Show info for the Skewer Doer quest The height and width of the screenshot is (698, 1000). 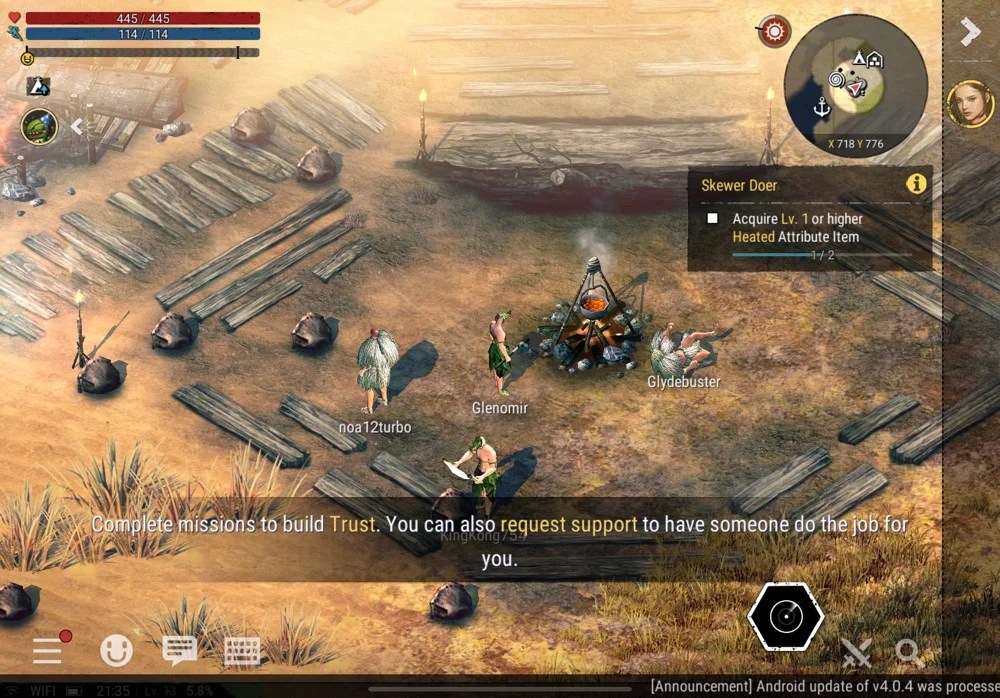[915, 184]
